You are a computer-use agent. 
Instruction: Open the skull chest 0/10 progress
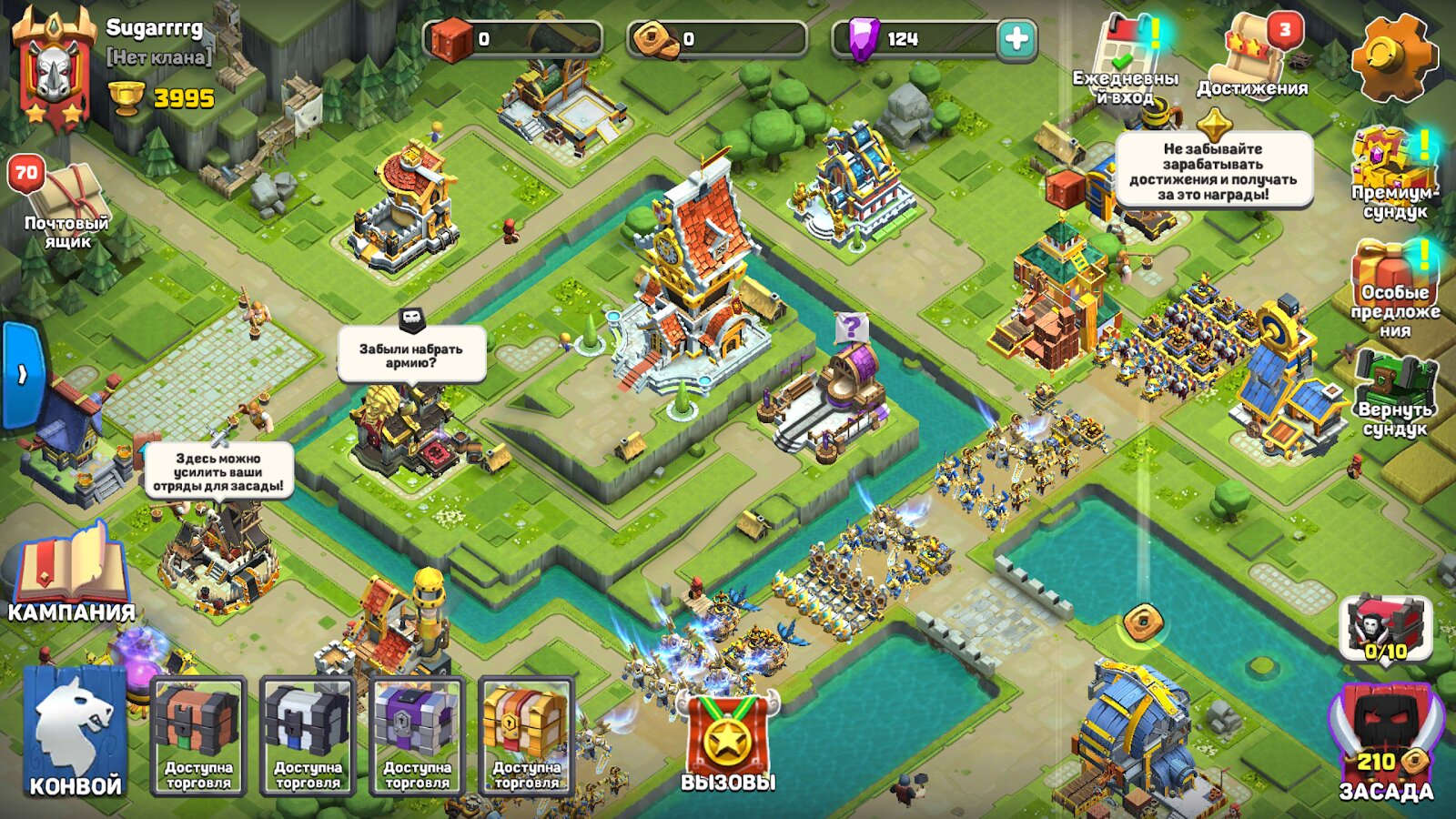point(1385,628)
